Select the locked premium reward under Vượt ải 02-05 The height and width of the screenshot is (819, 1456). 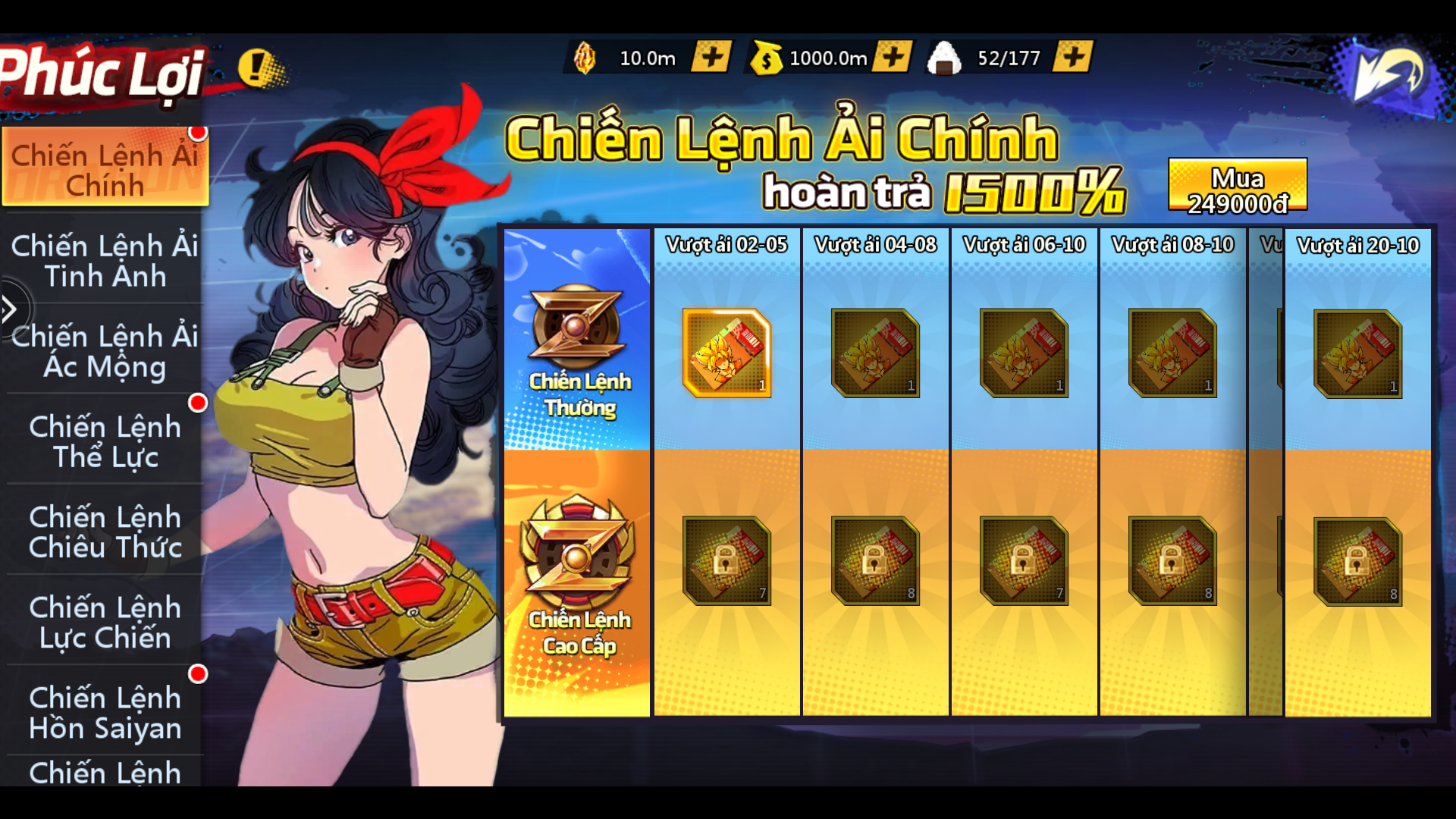[726, 560]
